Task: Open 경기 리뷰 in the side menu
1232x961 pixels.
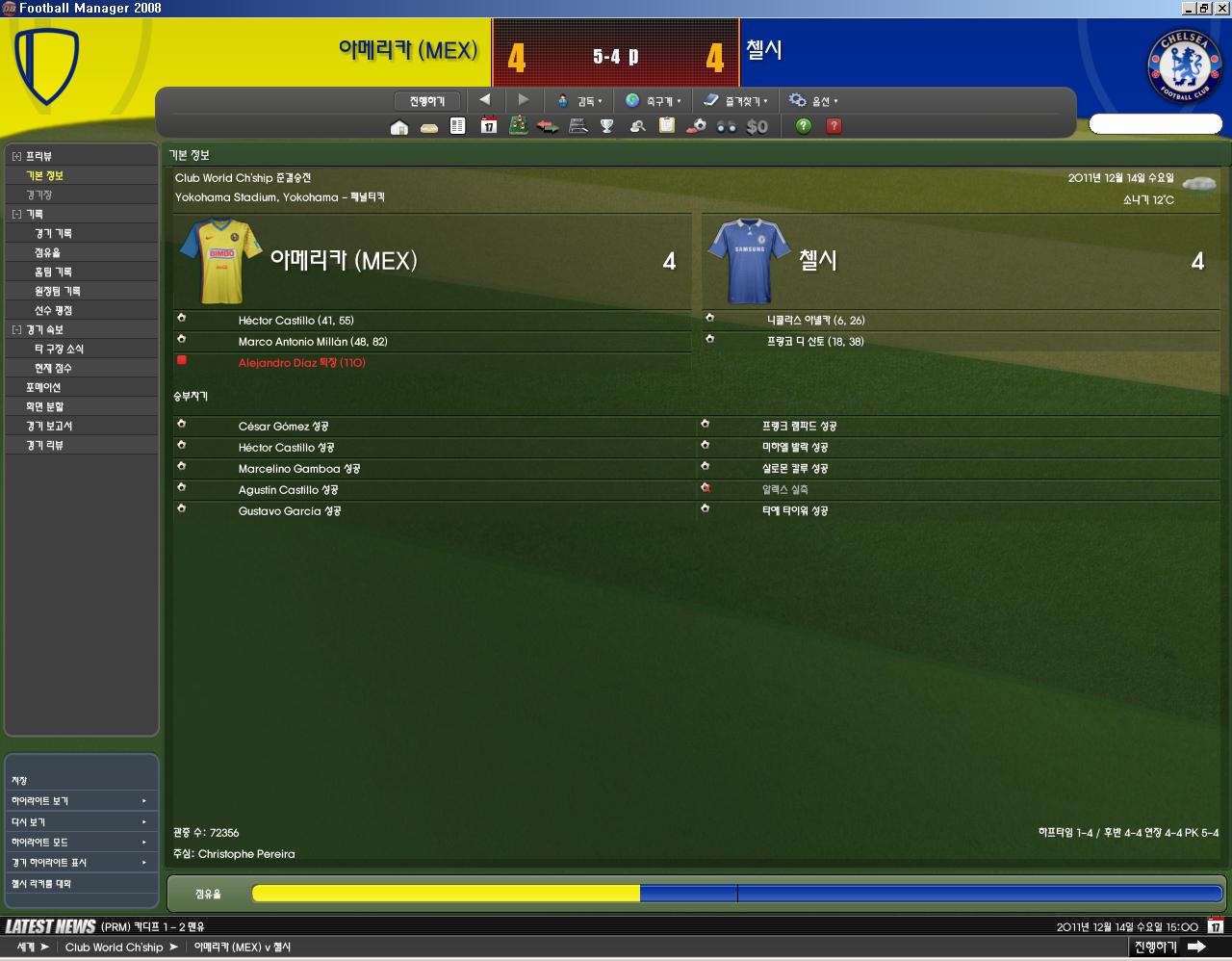Action: pos(44,445)
